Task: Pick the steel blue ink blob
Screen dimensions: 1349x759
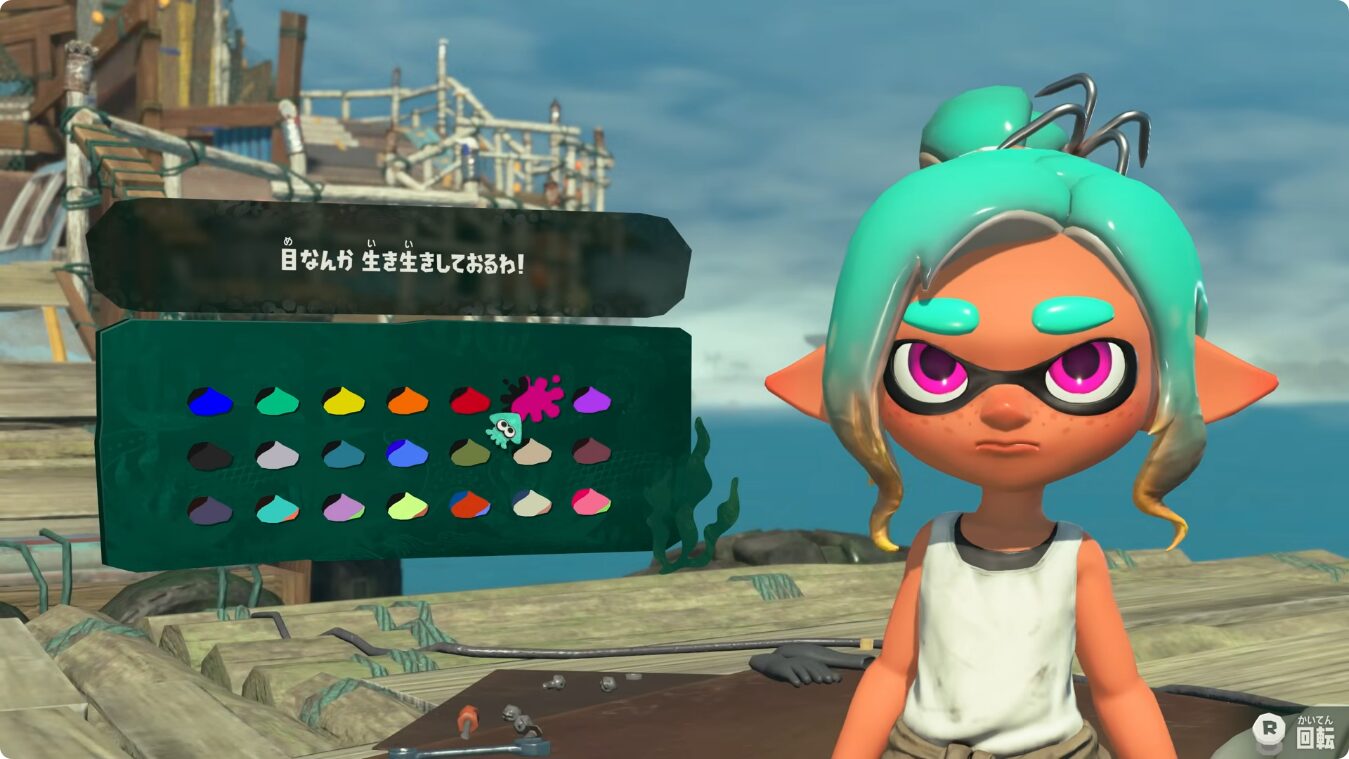Action: [344, 456]
